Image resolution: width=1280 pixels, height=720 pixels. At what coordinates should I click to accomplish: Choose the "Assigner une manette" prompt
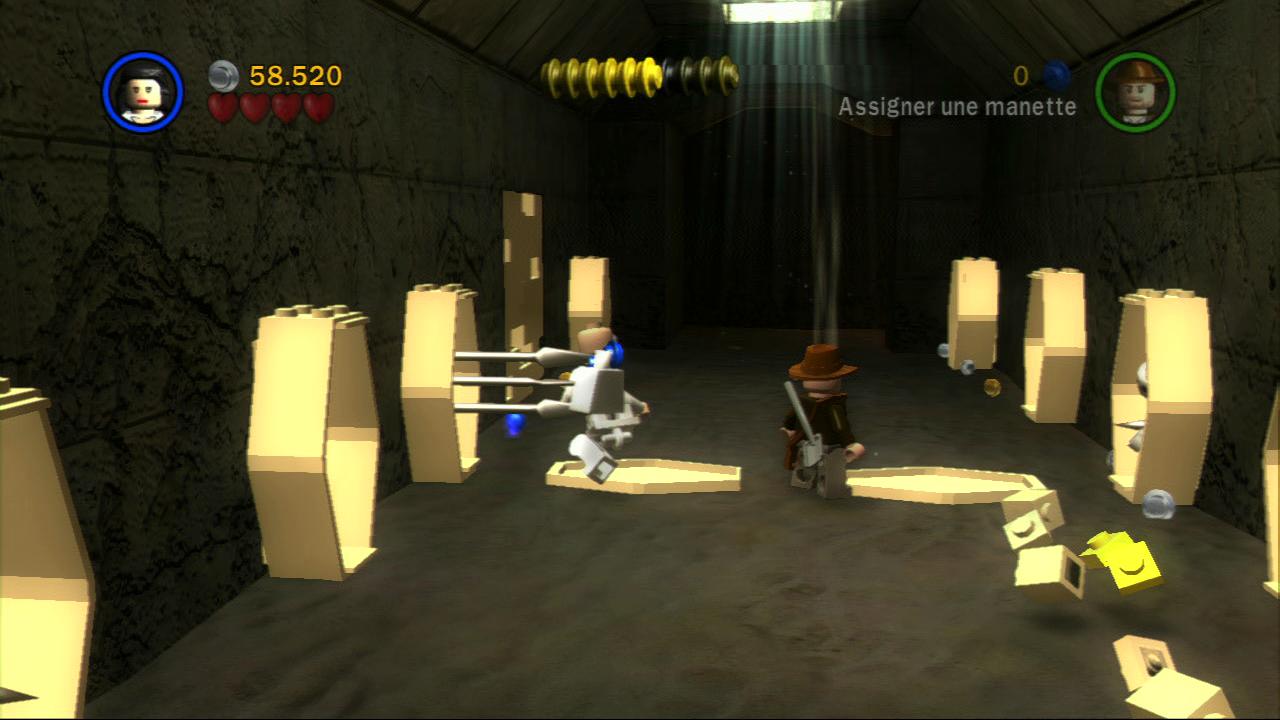[957, 107]
